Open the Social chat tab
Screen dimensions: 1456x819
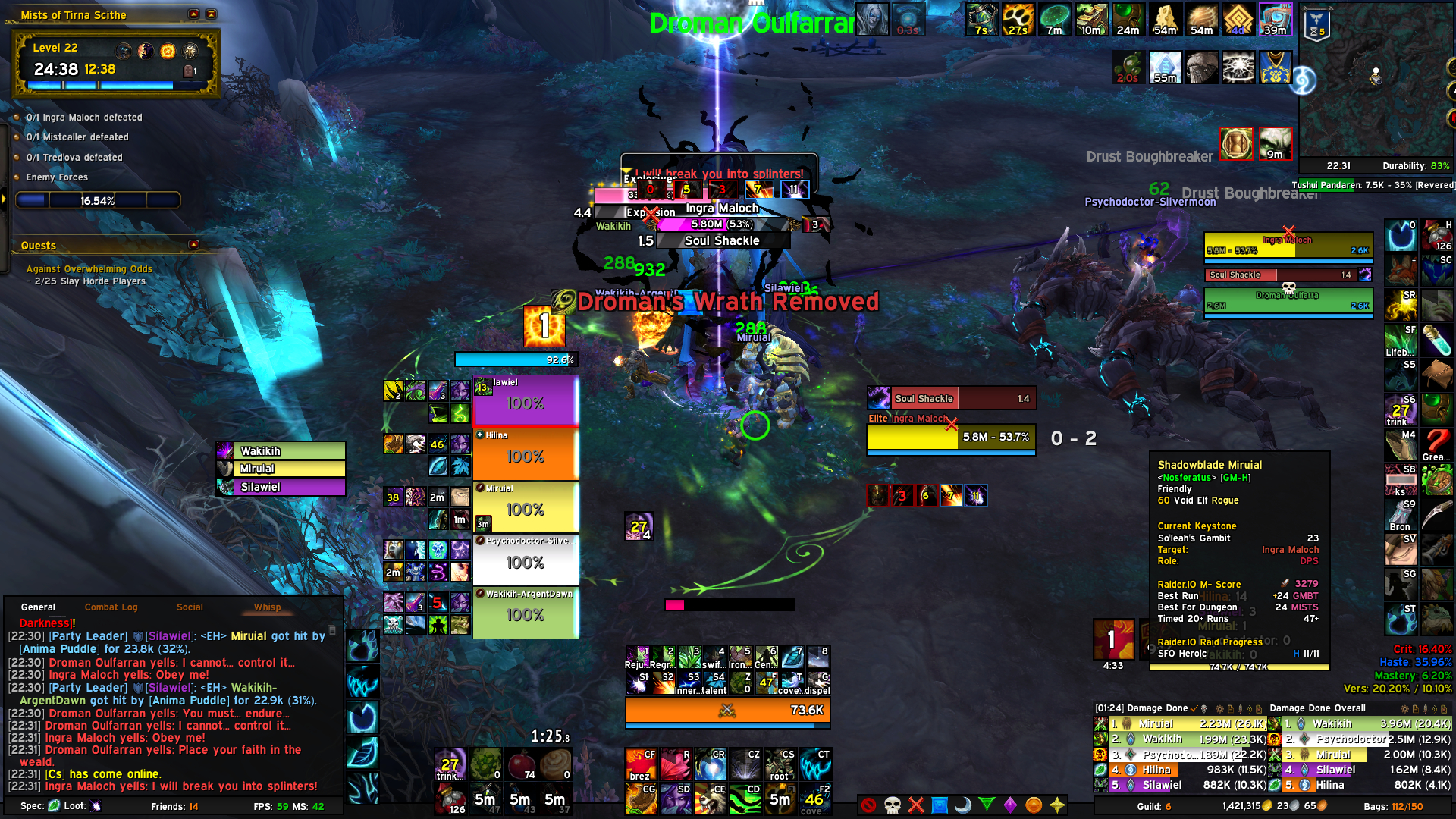(x=190, y=607)
